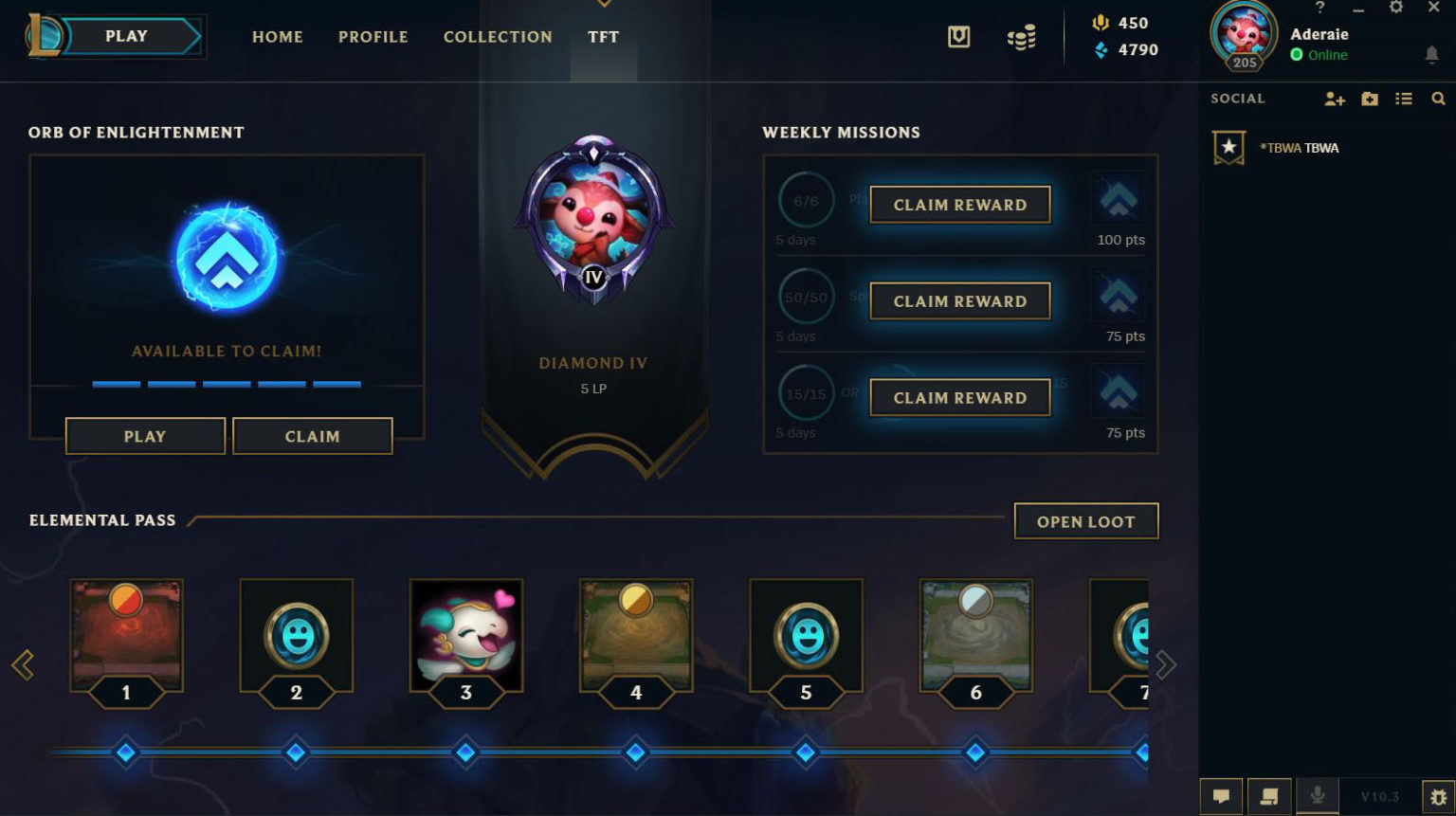This screenshot has height=816, width=1456.
Task: Hit PLAY under the Orb of Enlightenment
Action: point(145,436)
